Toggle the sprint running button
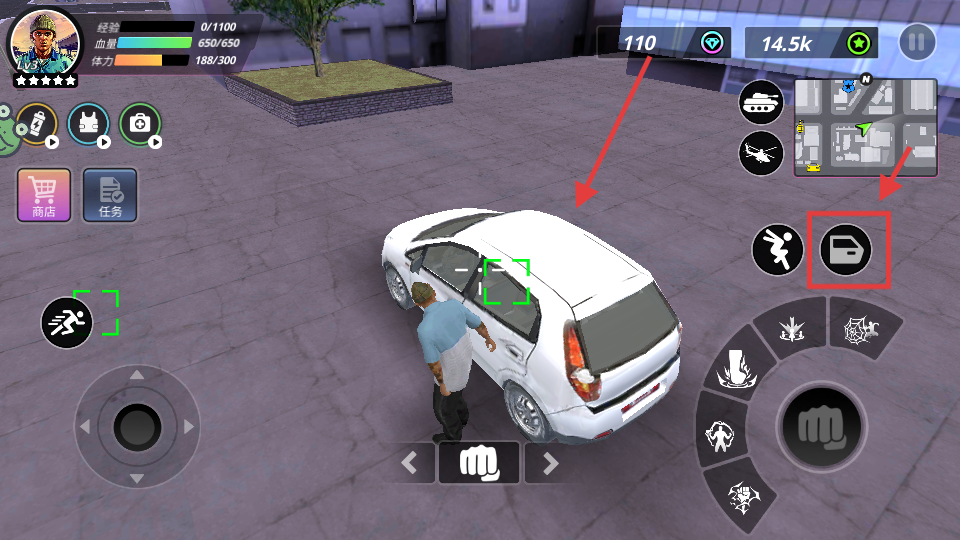 66,322
